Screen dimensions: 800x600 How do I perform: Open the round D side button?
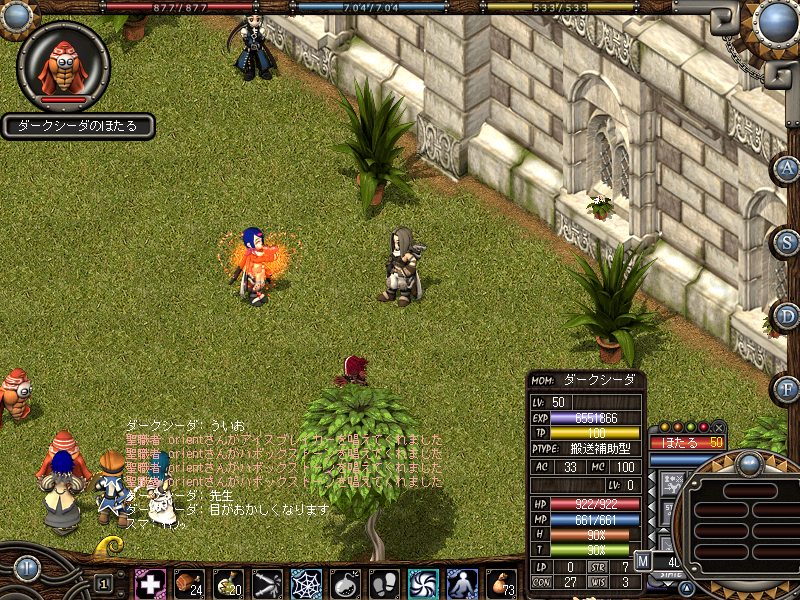(788, 316)
